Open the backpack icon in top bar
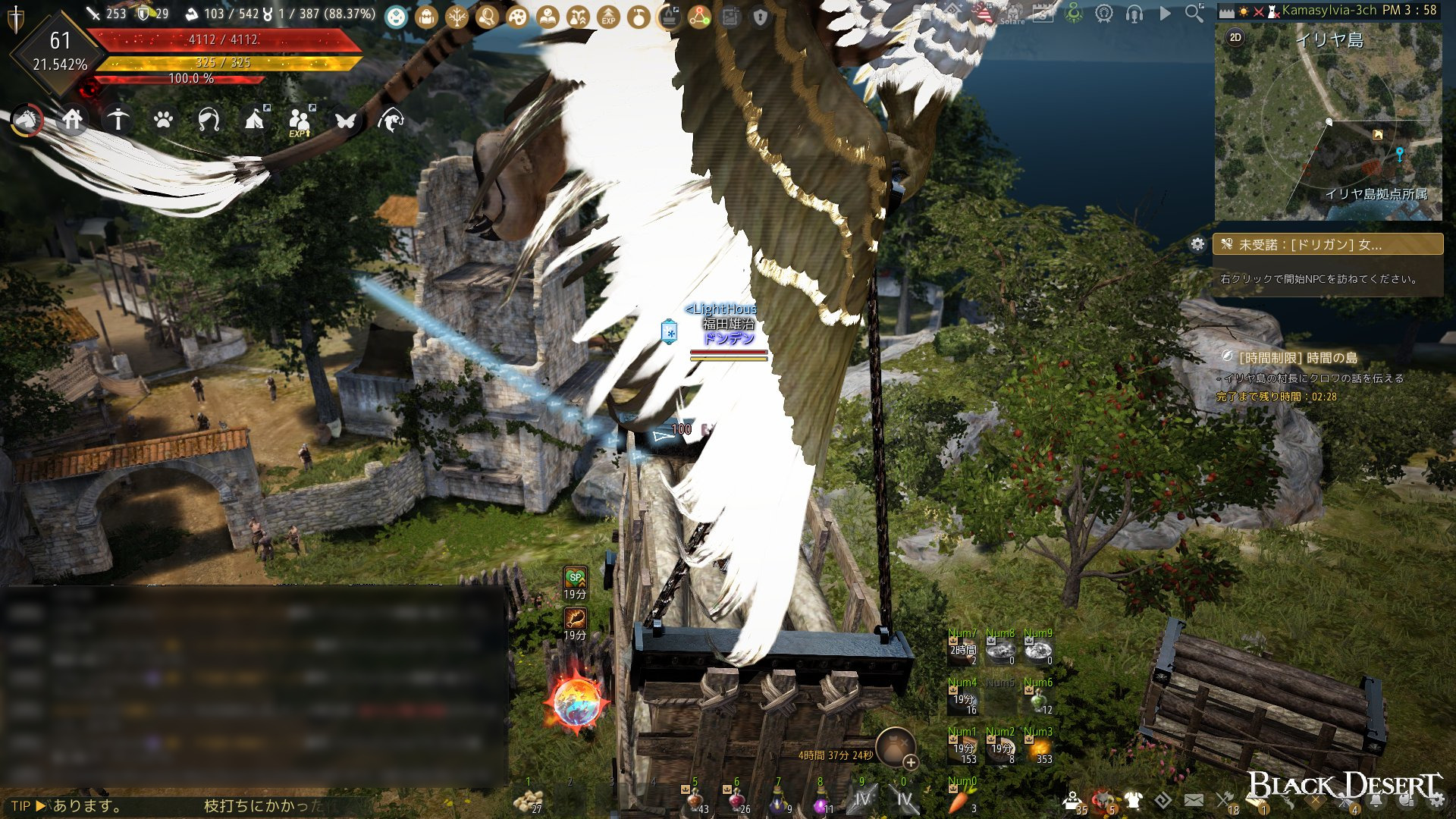 (x=427, y=16)
